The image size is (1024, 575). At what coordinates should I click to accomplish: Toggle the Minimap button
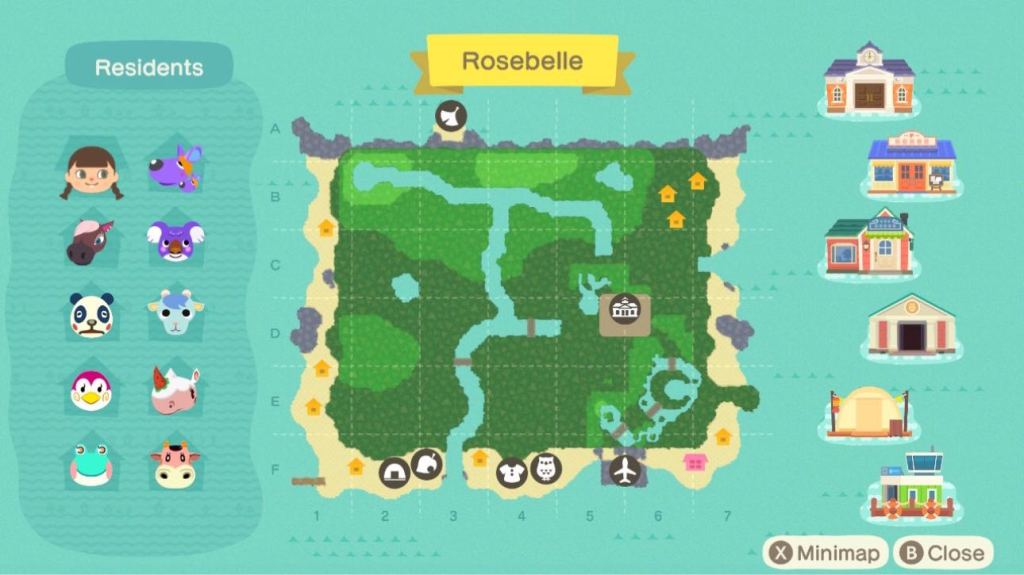click(x=824, y=552)
